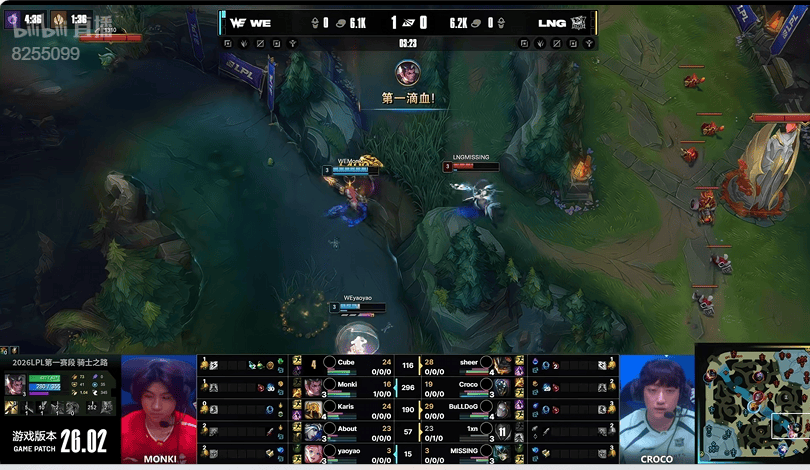Select sheer's champion portrait in scoreboard
810x470 pixels.
tap(502, 365)
